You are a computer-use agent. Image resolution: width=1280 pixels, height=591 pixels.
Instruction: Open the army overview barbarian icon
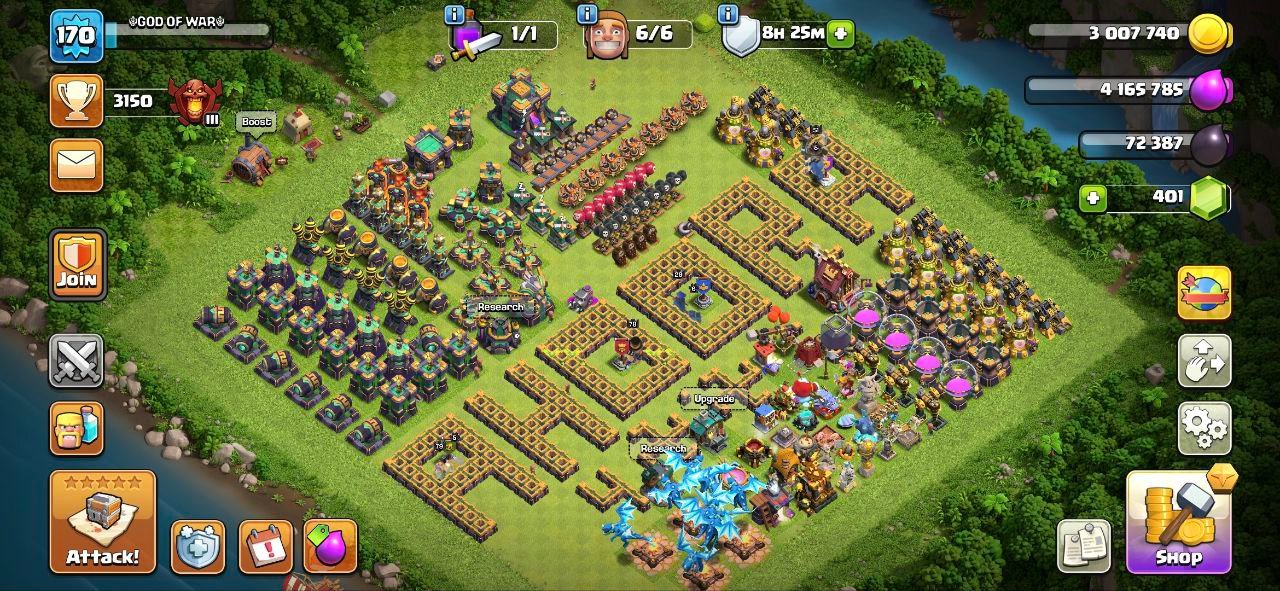[x=77, y=428]
